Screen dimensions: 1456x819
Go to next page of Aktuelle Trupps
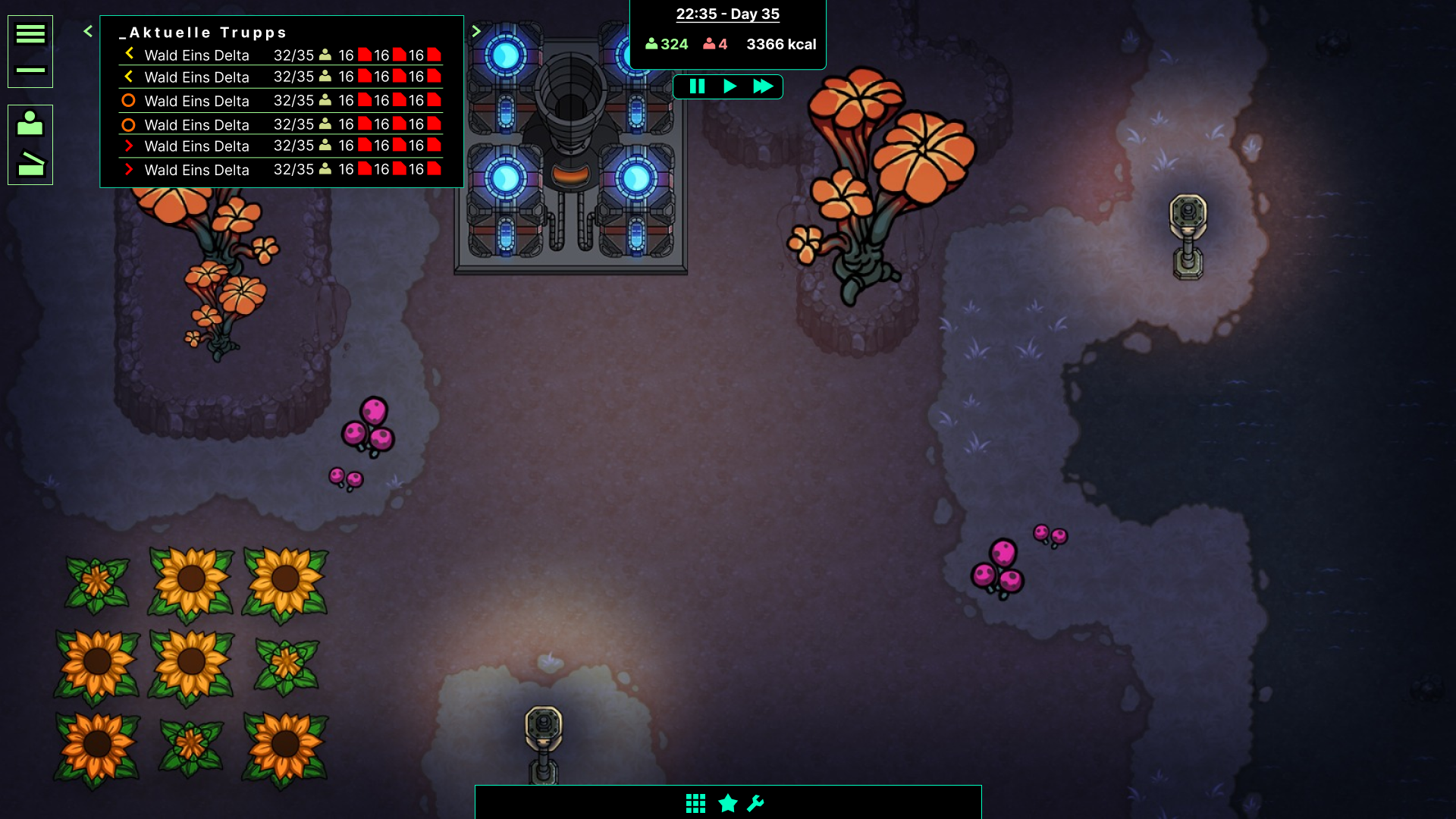point(476,31)
